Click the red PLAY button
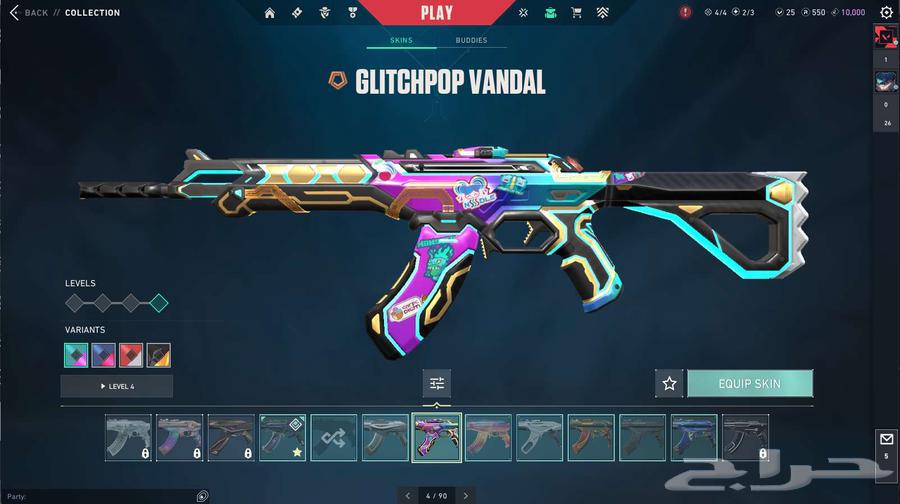 (x=437, y=13)
